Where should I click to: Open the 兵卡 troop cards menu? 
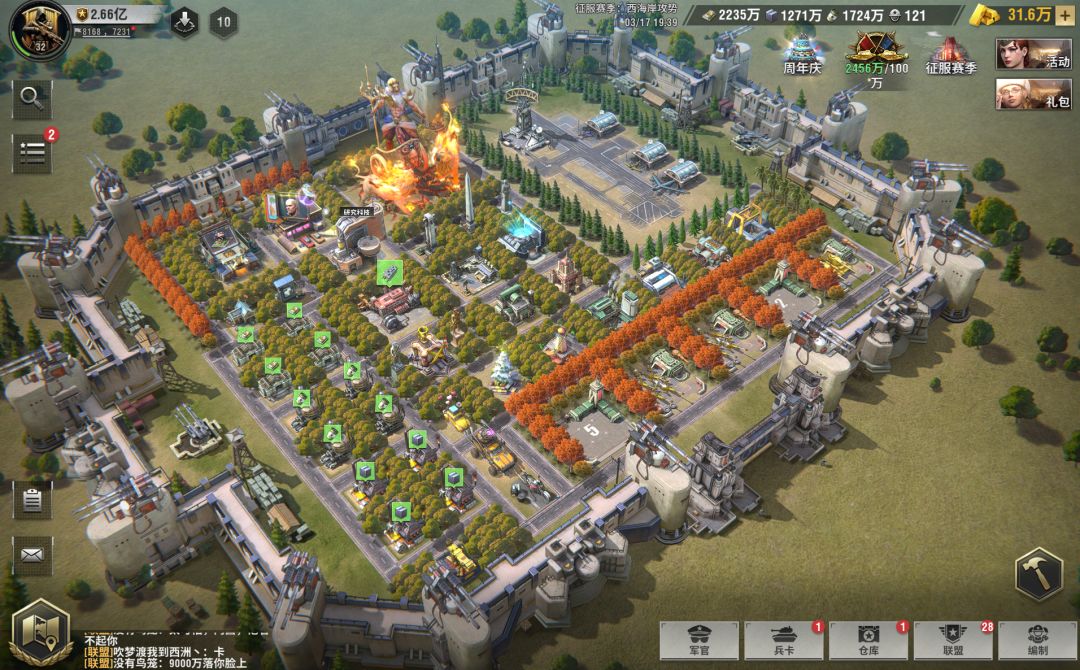click(782, 640)
